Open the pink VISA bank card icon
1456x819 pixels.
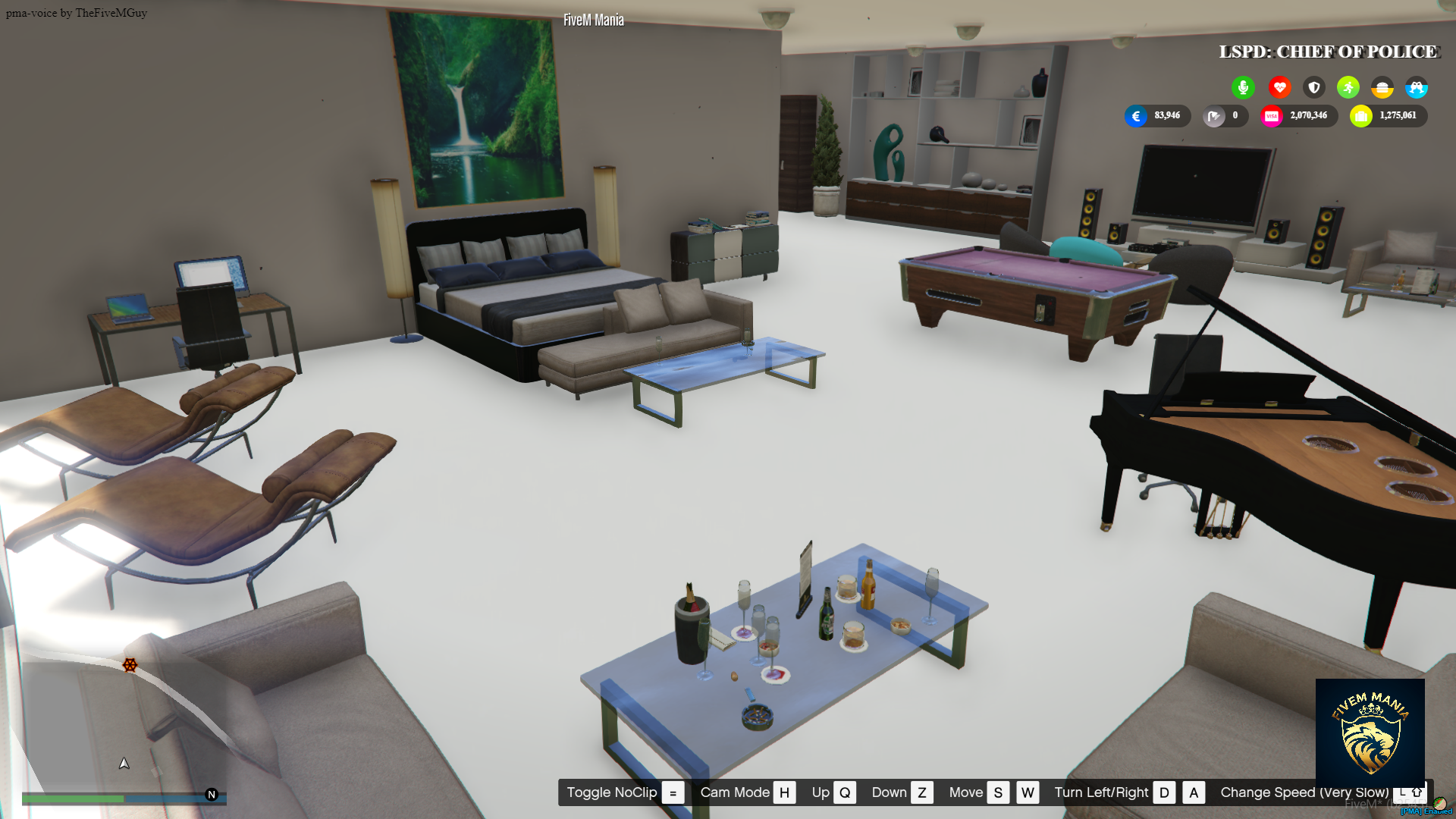pos(1271,115)
